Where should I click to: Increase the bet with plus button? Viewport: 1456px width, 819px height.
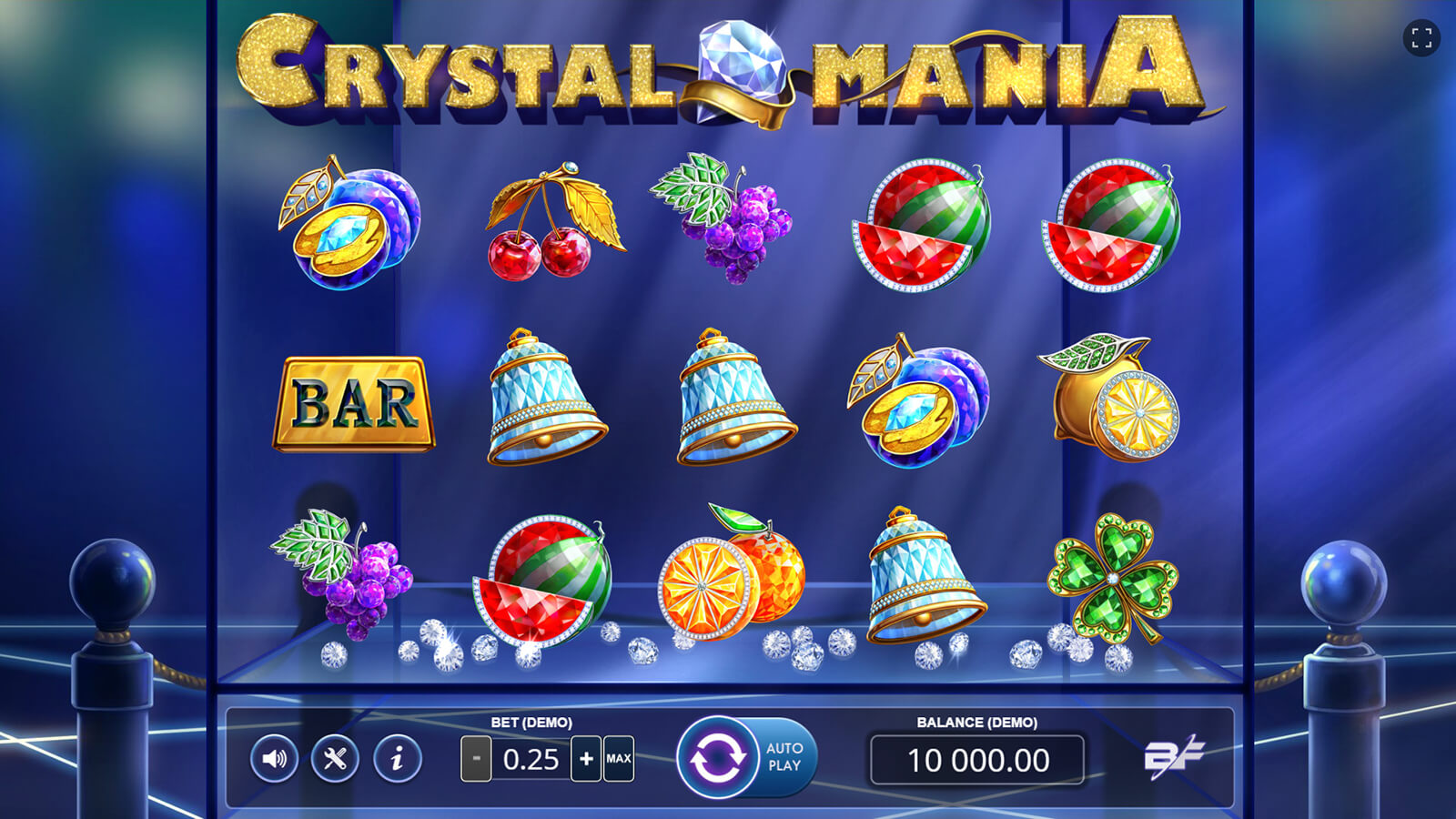(586, 759)
